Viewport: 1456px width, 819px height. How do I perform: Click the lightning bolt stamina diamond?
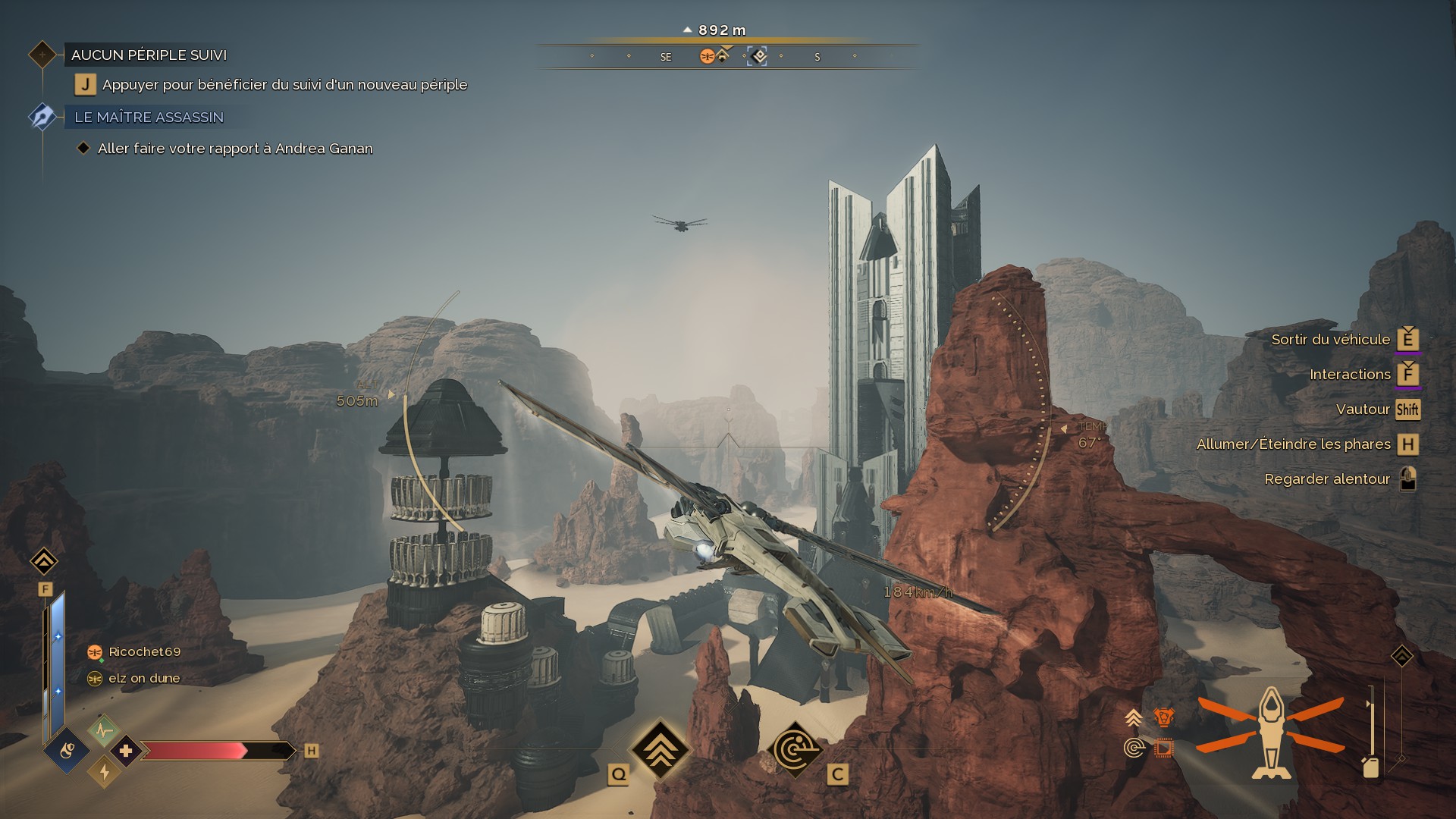click(x=105, y=772)
